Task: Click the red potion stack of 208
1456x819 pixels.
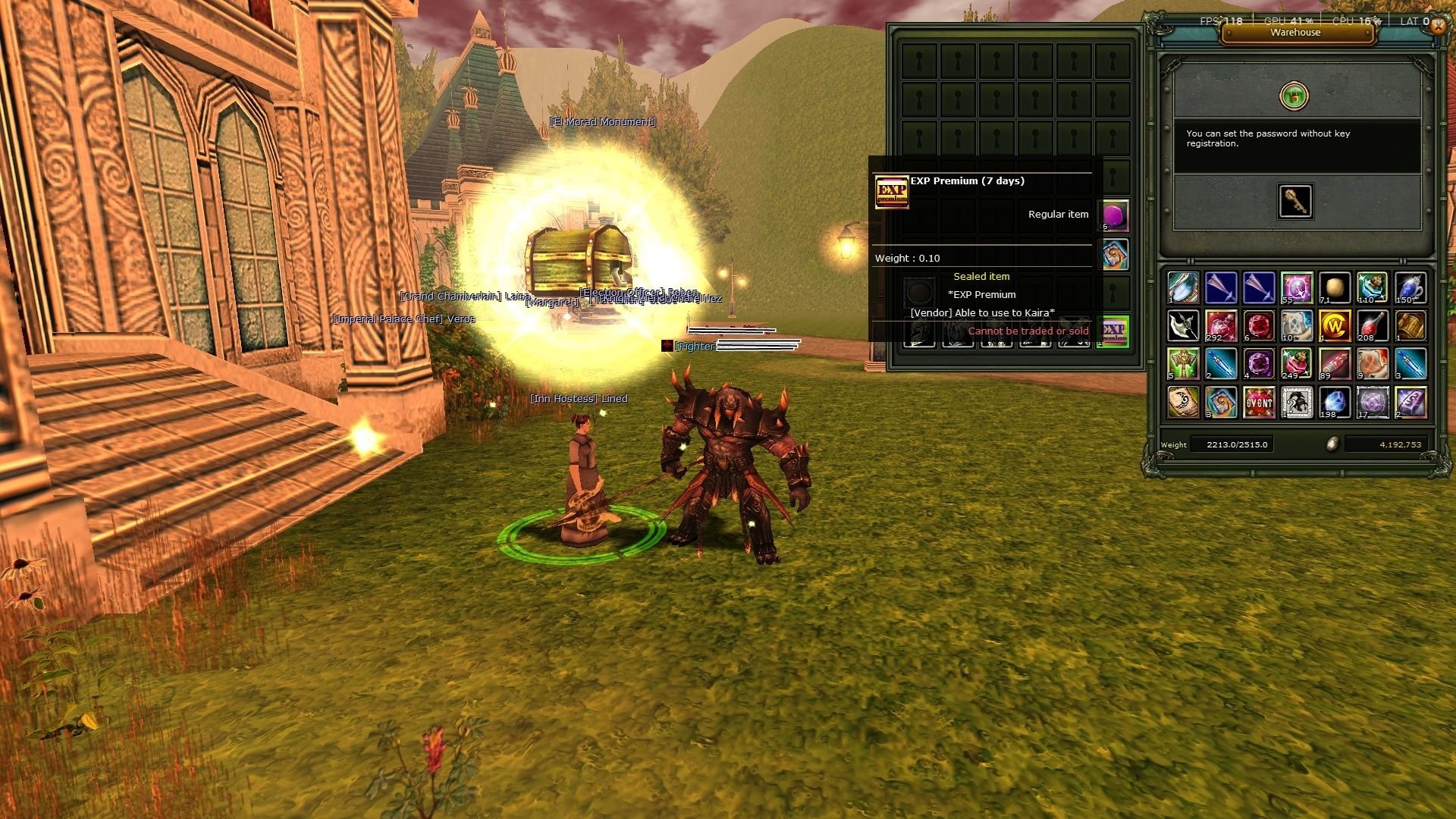Action: coord(1373,326)
